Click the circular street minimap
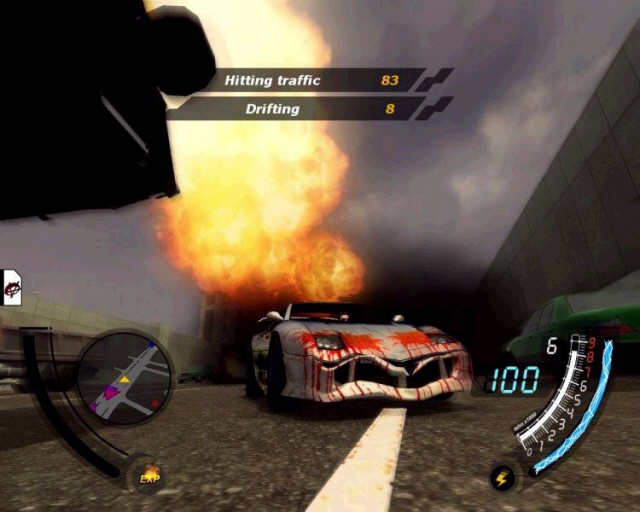Screen dimensions: 640x512 tap(125, 378)
